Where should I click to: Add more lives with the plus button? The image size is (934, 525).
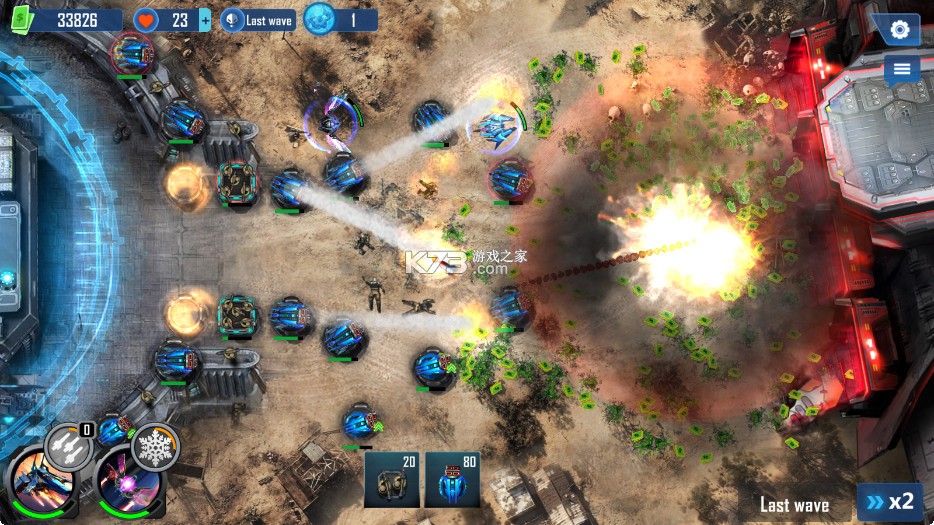click(x=205, y=20)
